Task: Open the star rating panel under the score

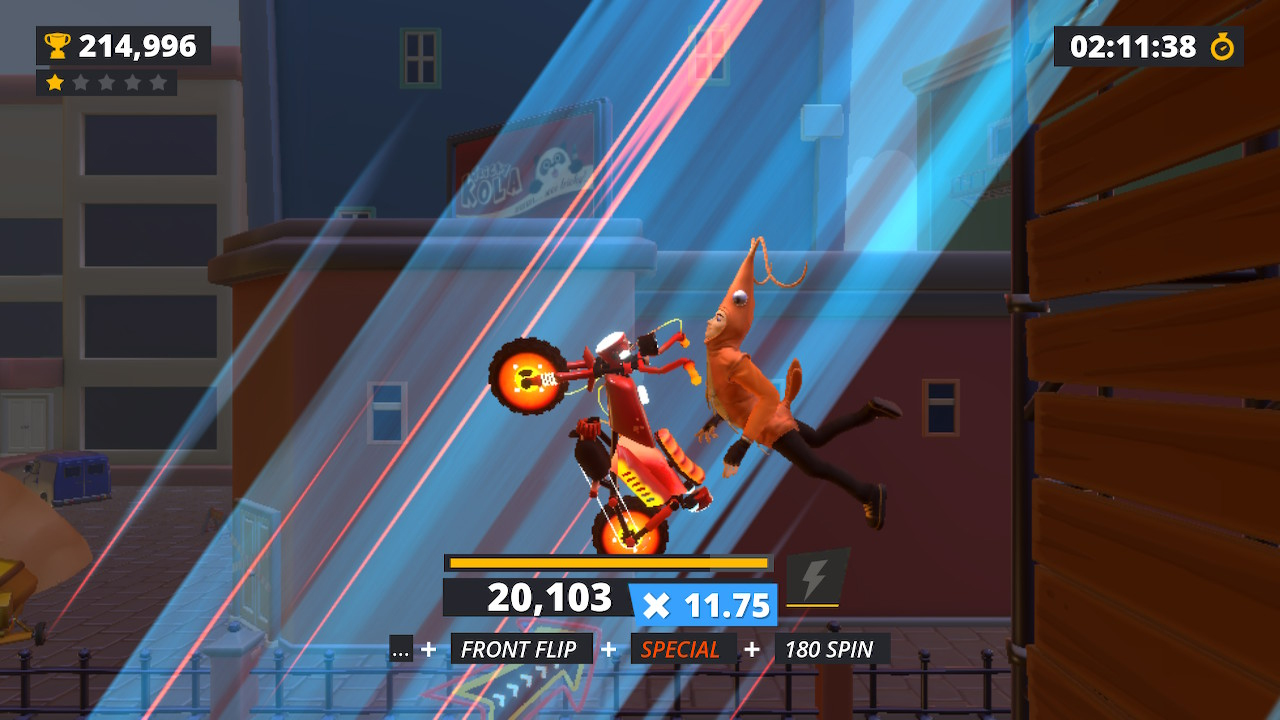Action: [x=106, y=82]
